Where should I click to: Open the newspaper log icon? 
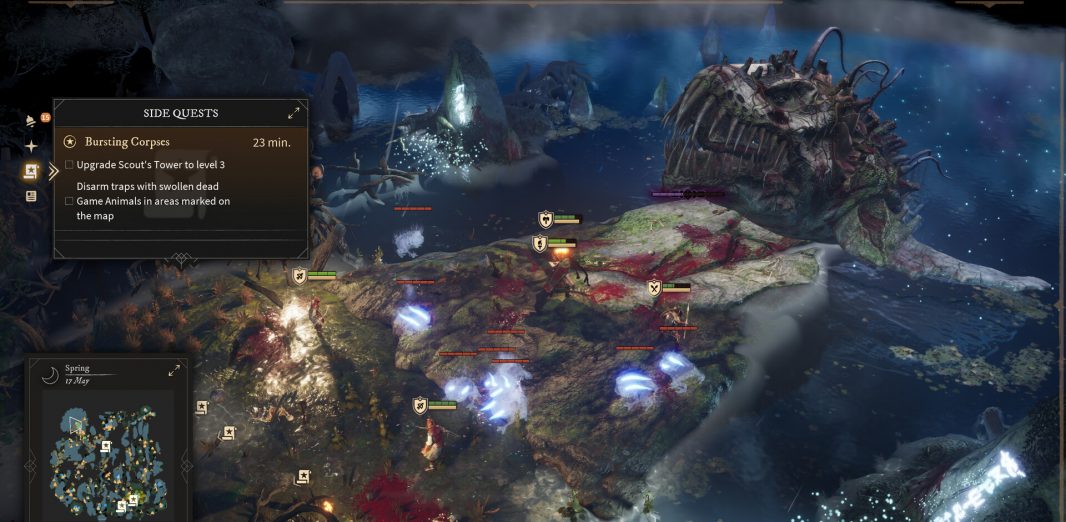(31, 196)
